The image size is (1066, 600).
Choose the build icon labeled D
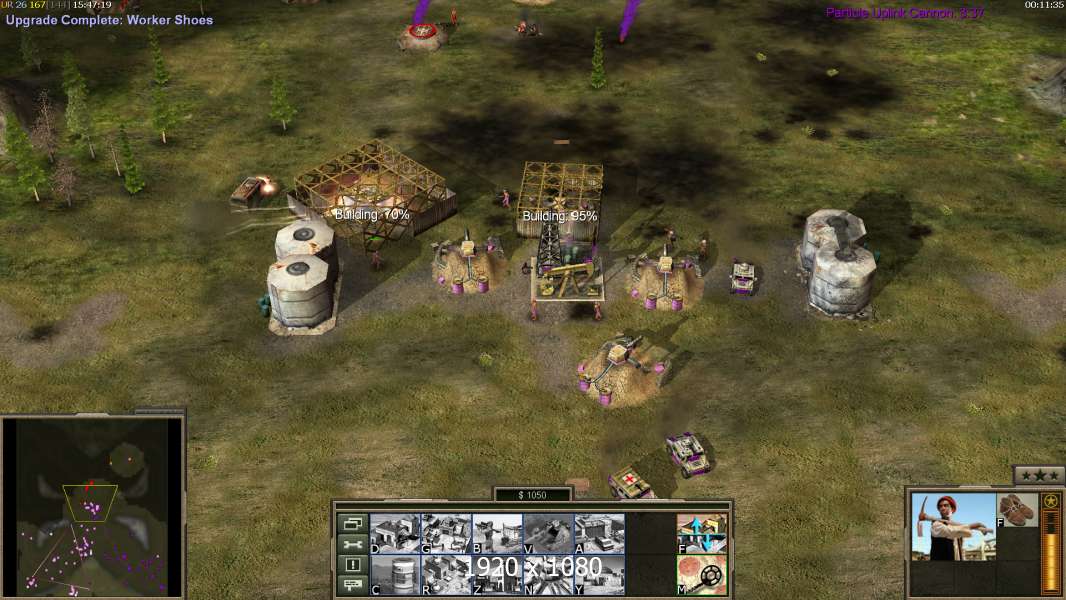click(x=395, y=533)
